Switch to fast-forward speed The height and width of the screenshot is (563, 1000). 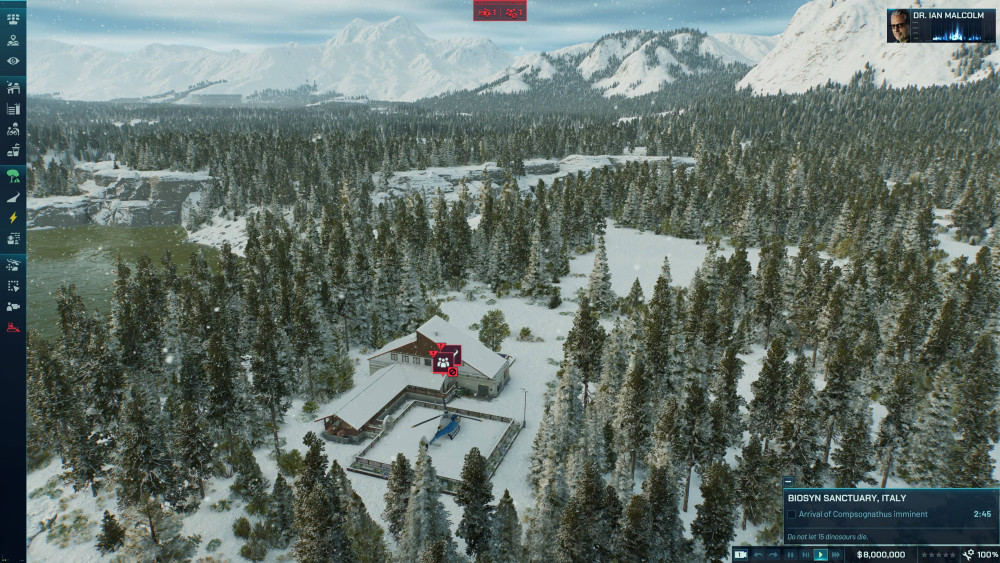[836, 554]
